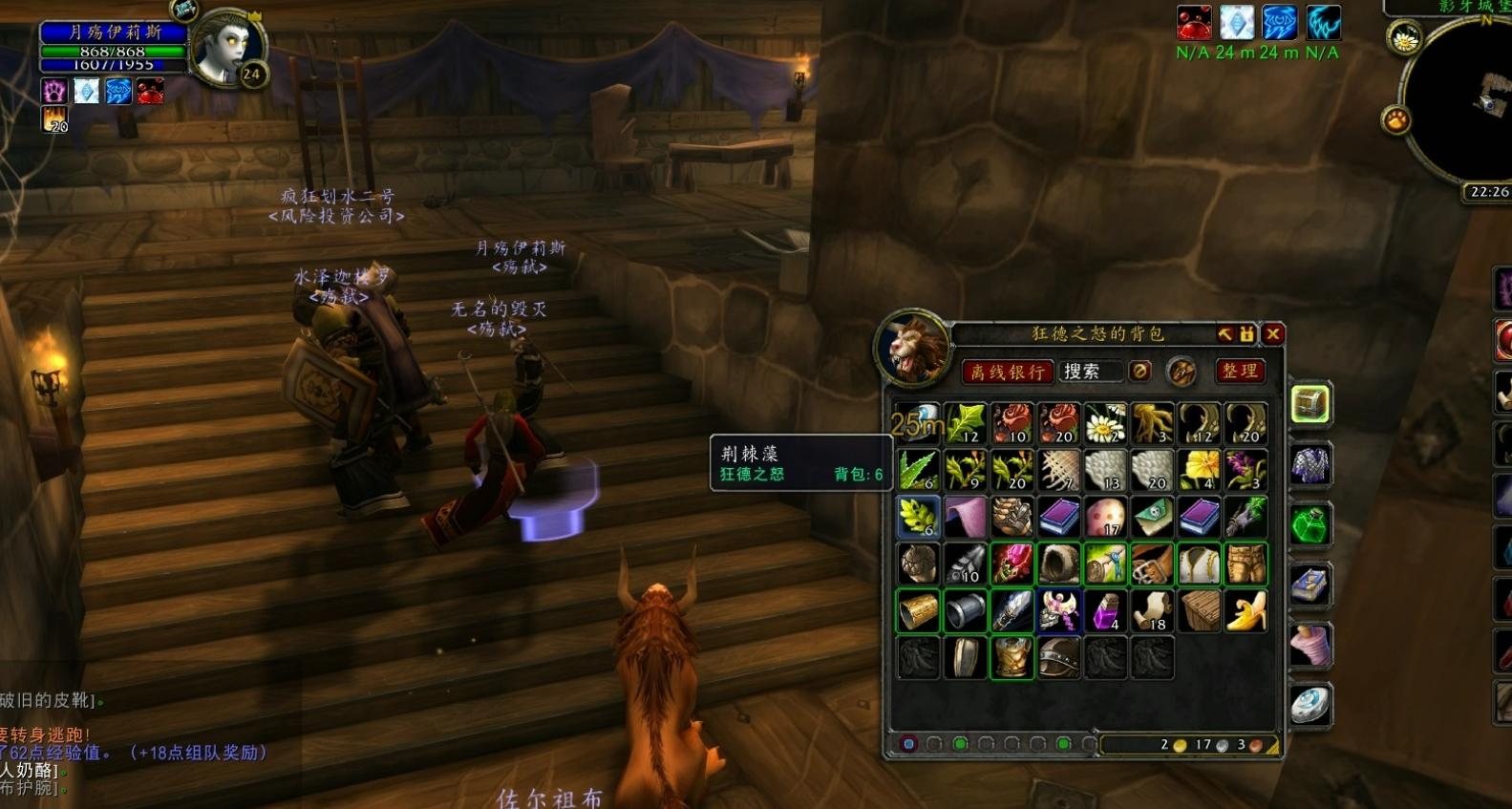
Task: Sort the bag with 整理 button
Action: 1240,371
